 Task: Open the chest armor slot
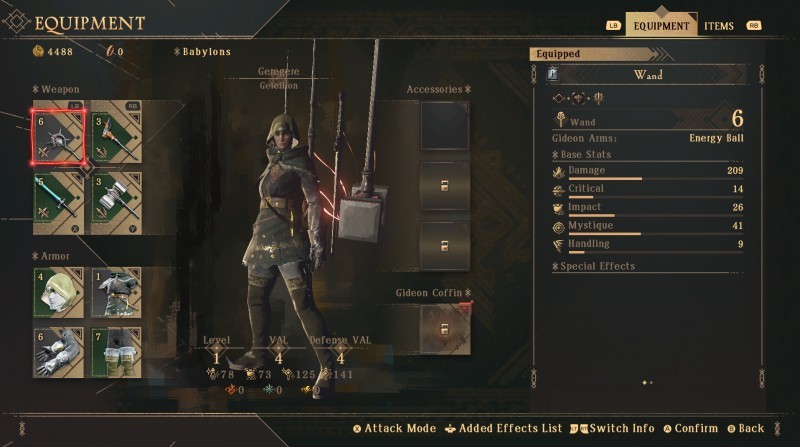click(117, 292)
